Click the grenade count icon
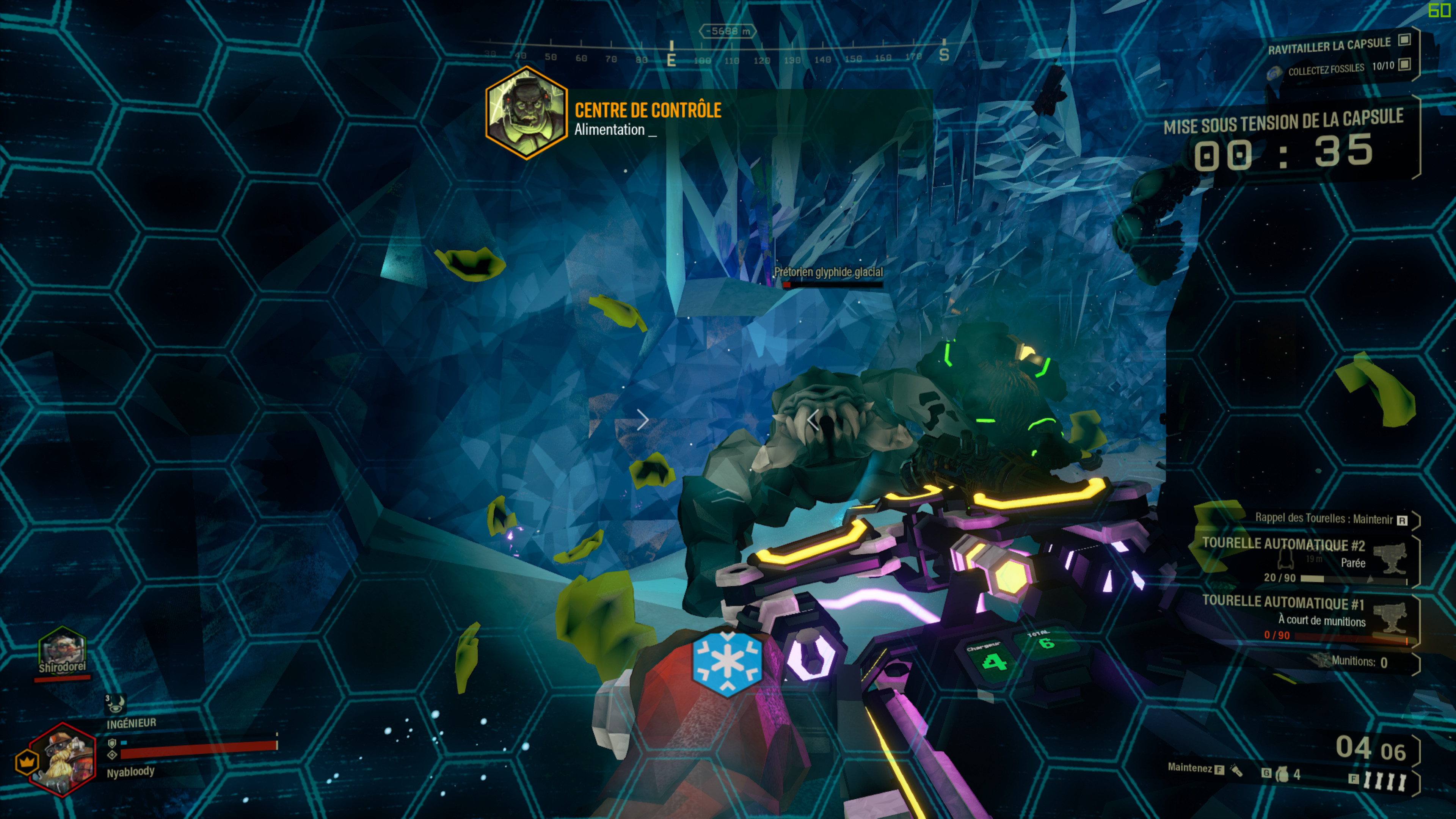Viewport: 1456px width, 819px height. click(x=1282, y=774)
